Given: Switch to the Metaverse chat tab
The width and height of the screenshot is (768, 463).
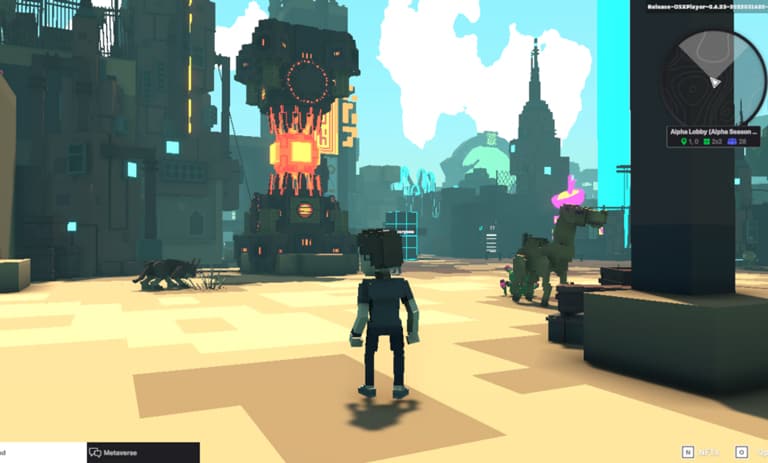Looking at the screenshot, I should tap(143, 452).
